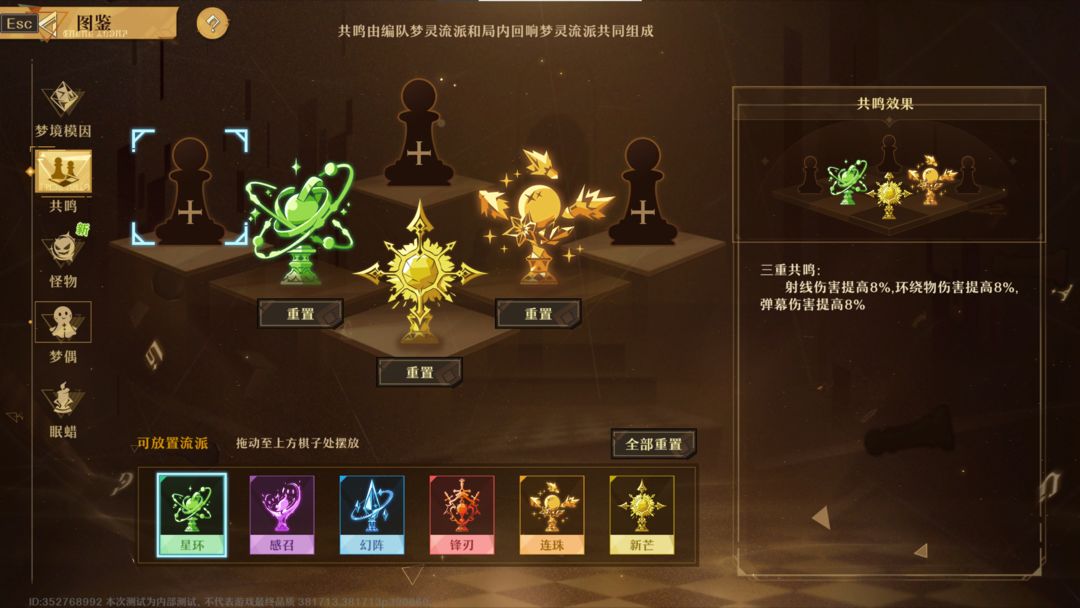Open the 怪物 tab
The image size is (1080, 608).
(x=63, y=255)
